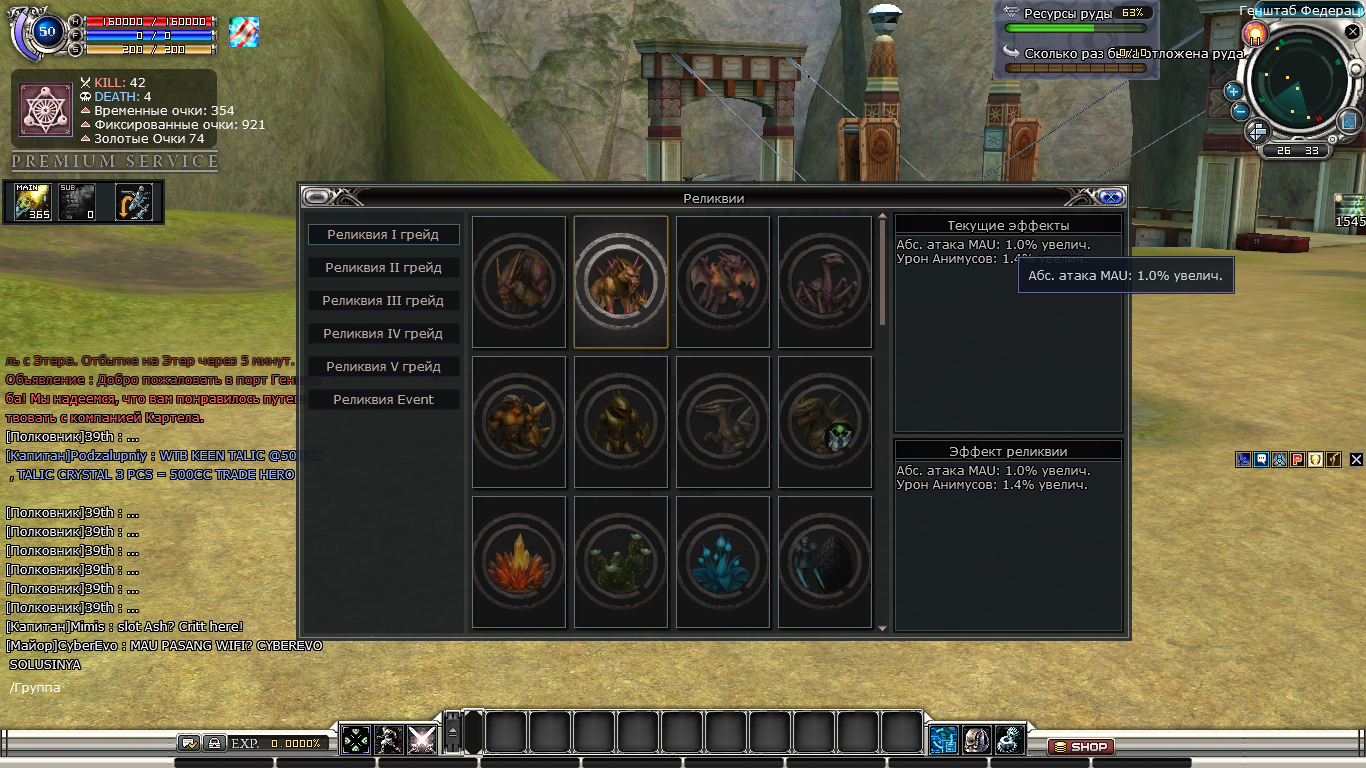Zoom in the minimap with plus button
The width and height of the screenshot is (1366, 768).
click(x=1233, y=91)
